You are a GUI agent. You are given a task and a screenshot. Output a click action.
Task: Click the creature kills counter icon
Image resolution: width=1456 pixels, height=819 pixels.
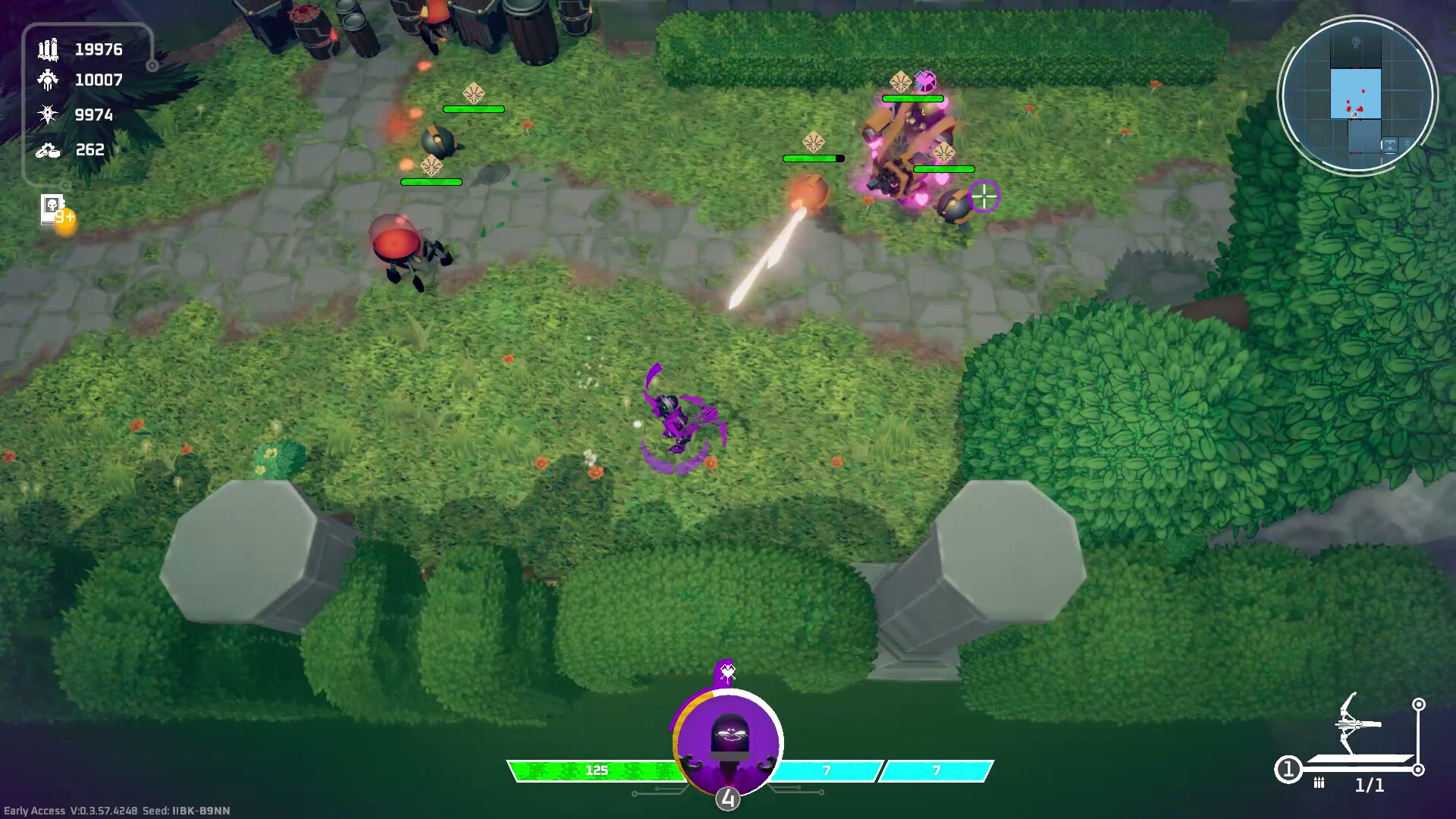(x=47, y=79)
